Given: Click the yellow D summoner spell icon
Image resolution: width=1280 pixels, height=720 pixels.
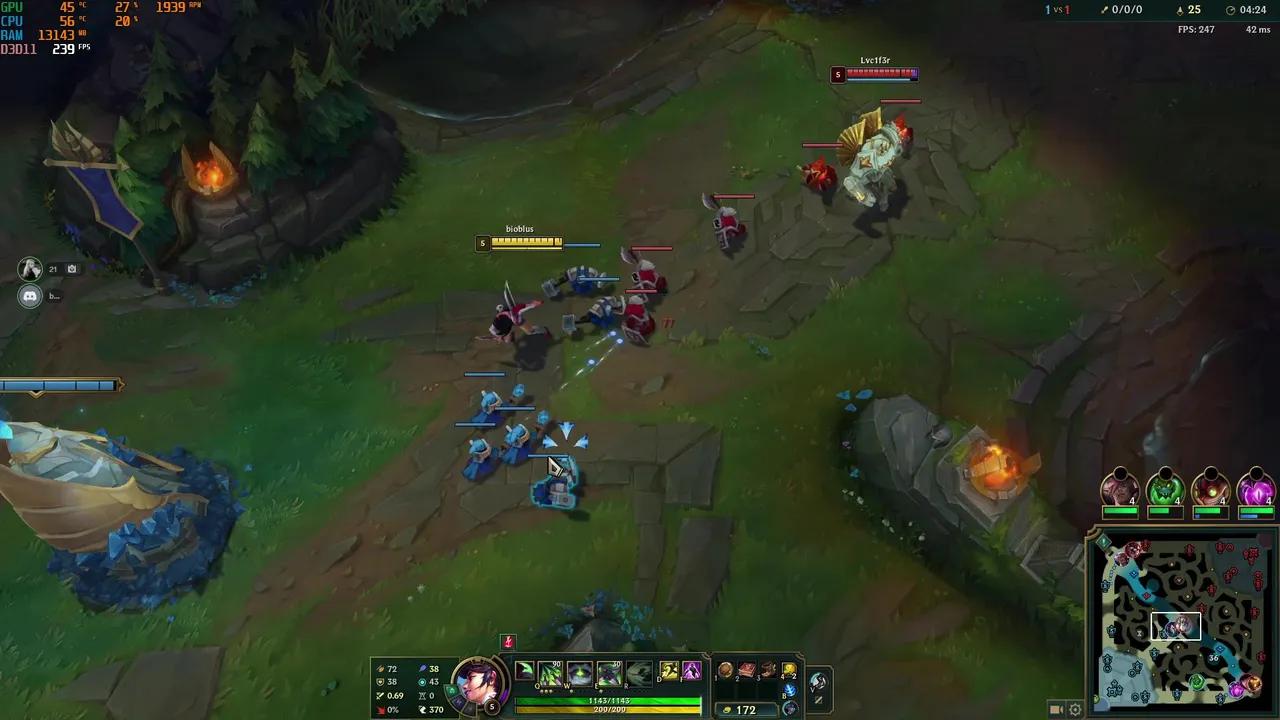Looking at the screenshot, I should coord(668,670).
